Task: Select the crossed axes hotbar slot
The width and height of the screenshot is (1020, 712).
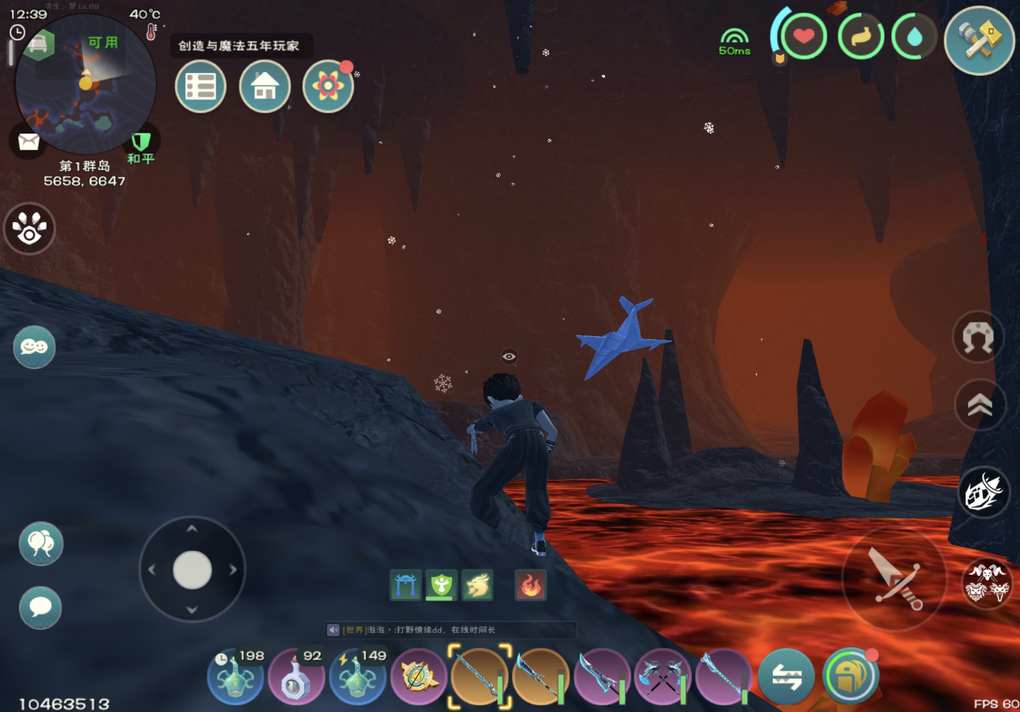Action: tap(663, 677)
